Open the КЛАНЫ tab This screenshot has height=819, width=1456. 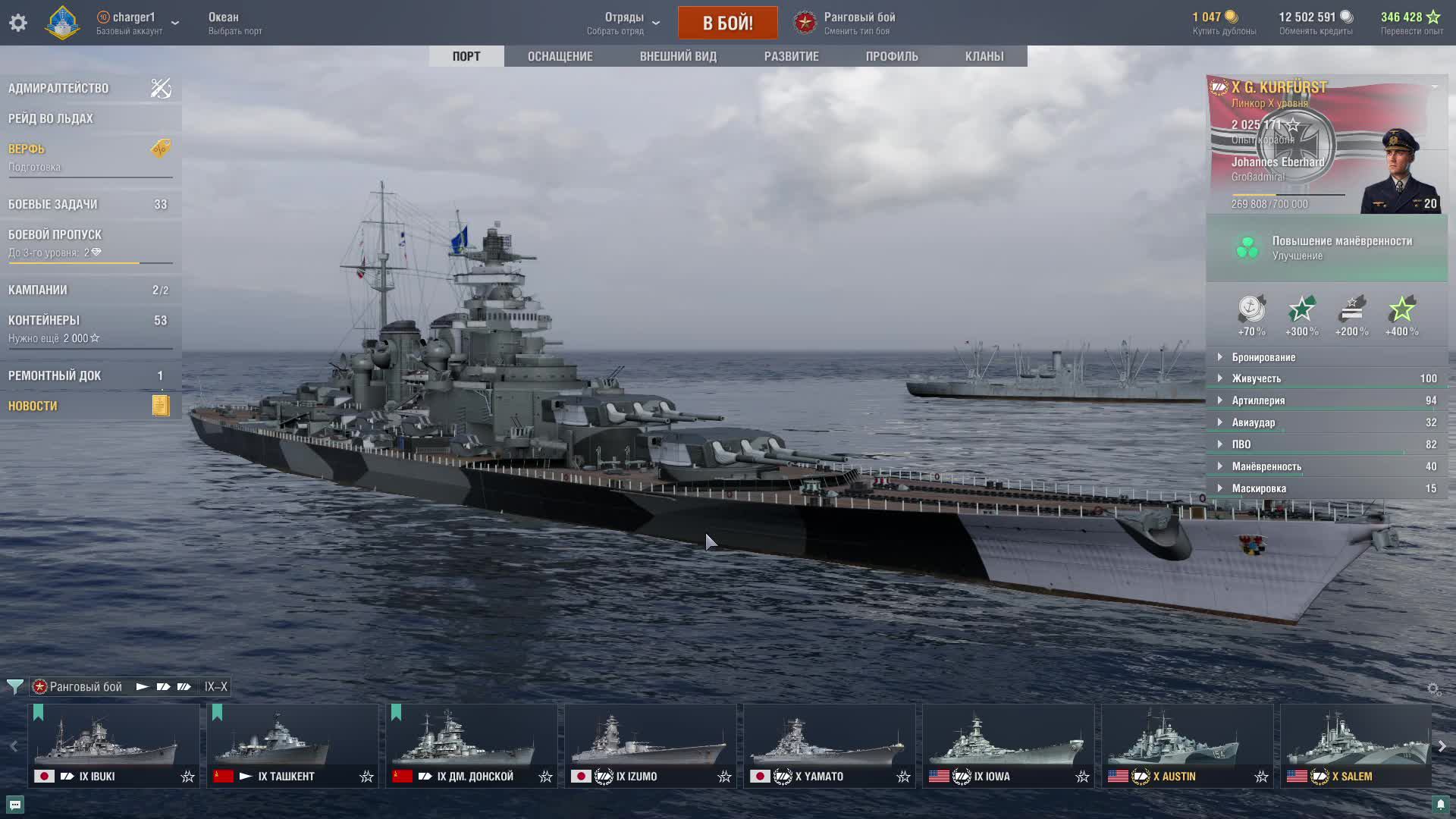[x=984, y=56]
